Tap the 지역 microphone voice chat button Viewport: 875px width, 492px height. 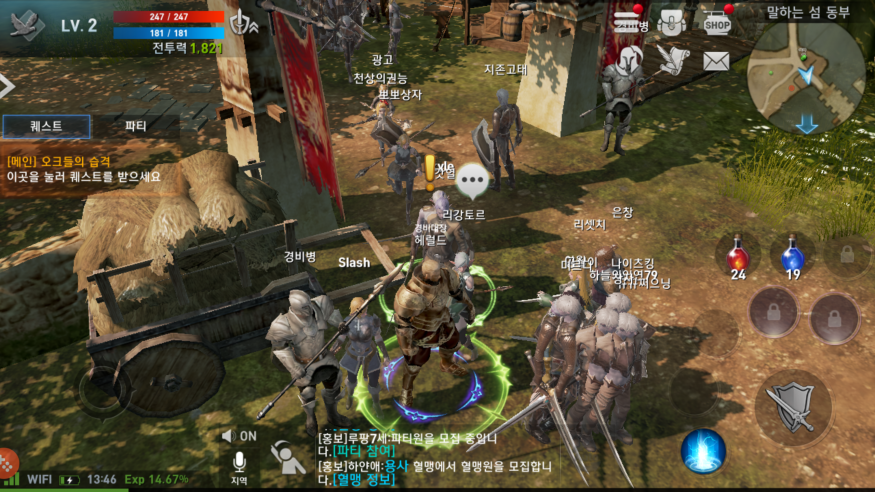click(239, 466)
